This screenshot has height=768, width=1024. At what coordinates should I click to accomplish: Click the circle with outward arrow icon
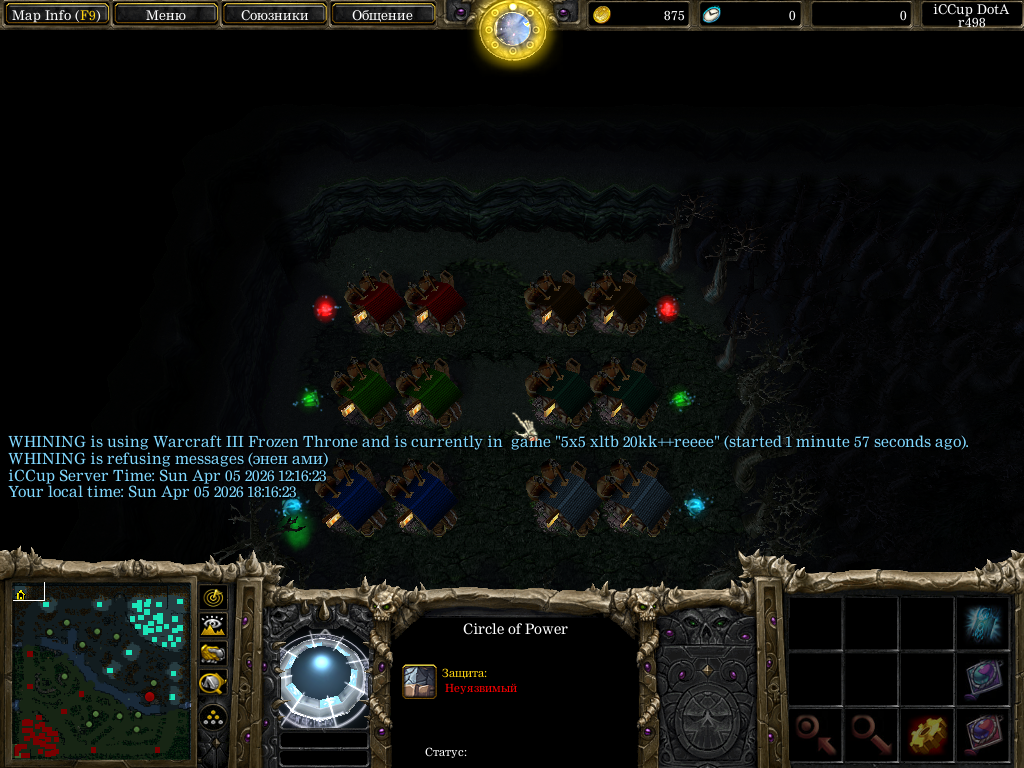point(871,737)
